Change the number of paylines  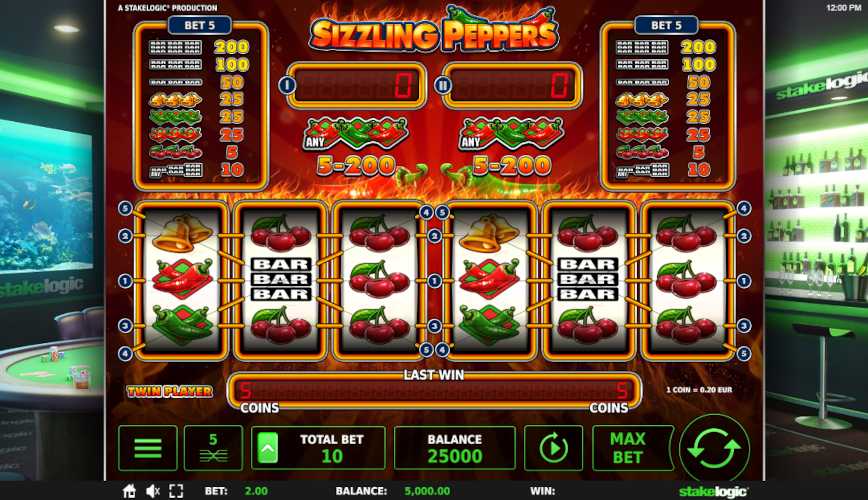[x=213, y=448]
